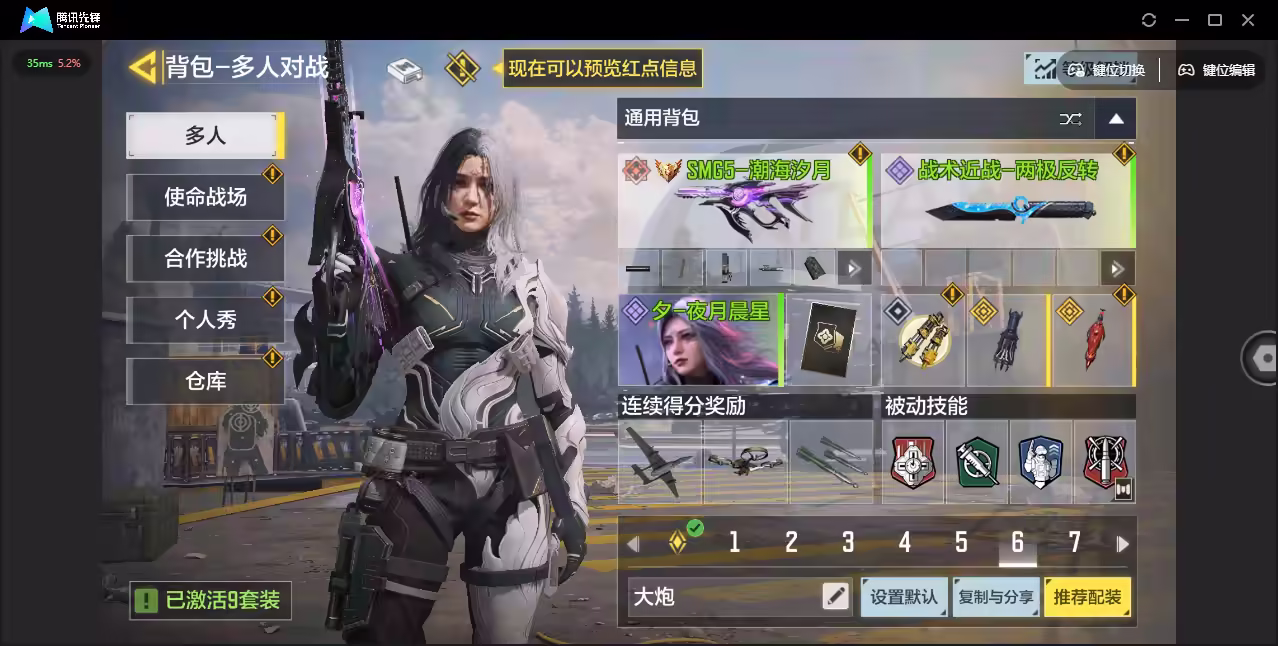Switch to loadout number 3
The image size is (1278, 646).
coord(847,543)
